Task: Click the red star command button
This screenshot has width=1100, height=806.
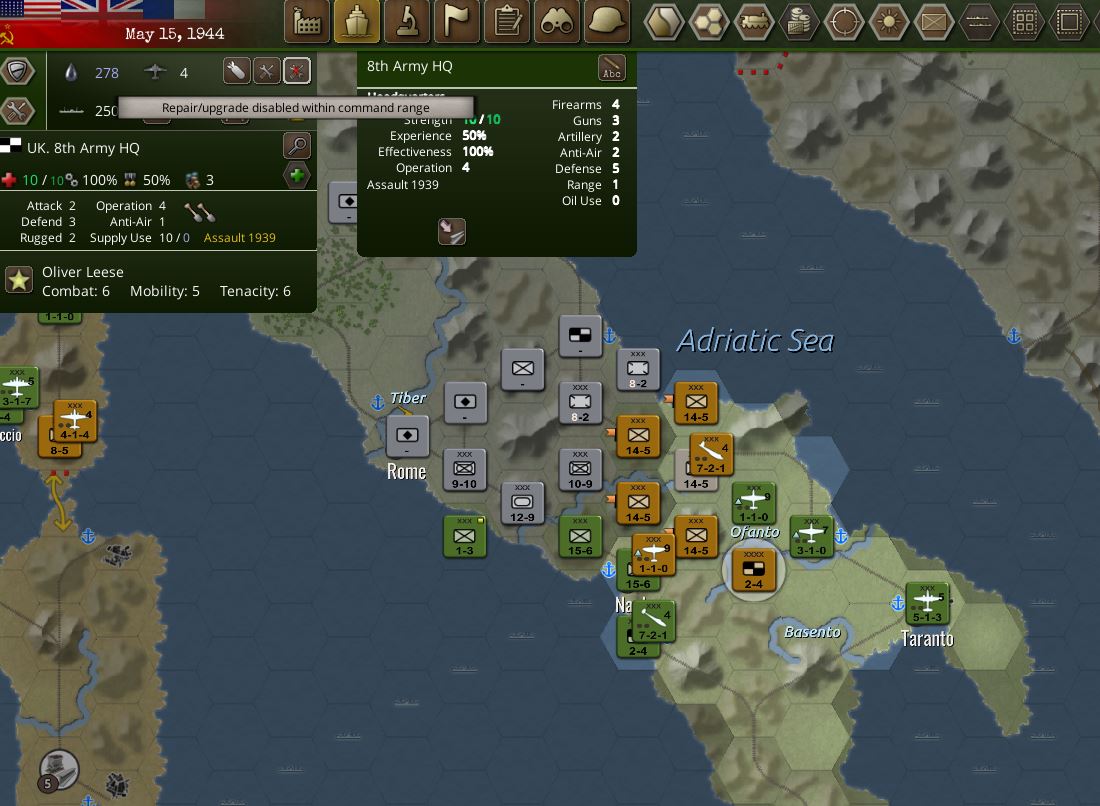Action: [x=297, y=71]
